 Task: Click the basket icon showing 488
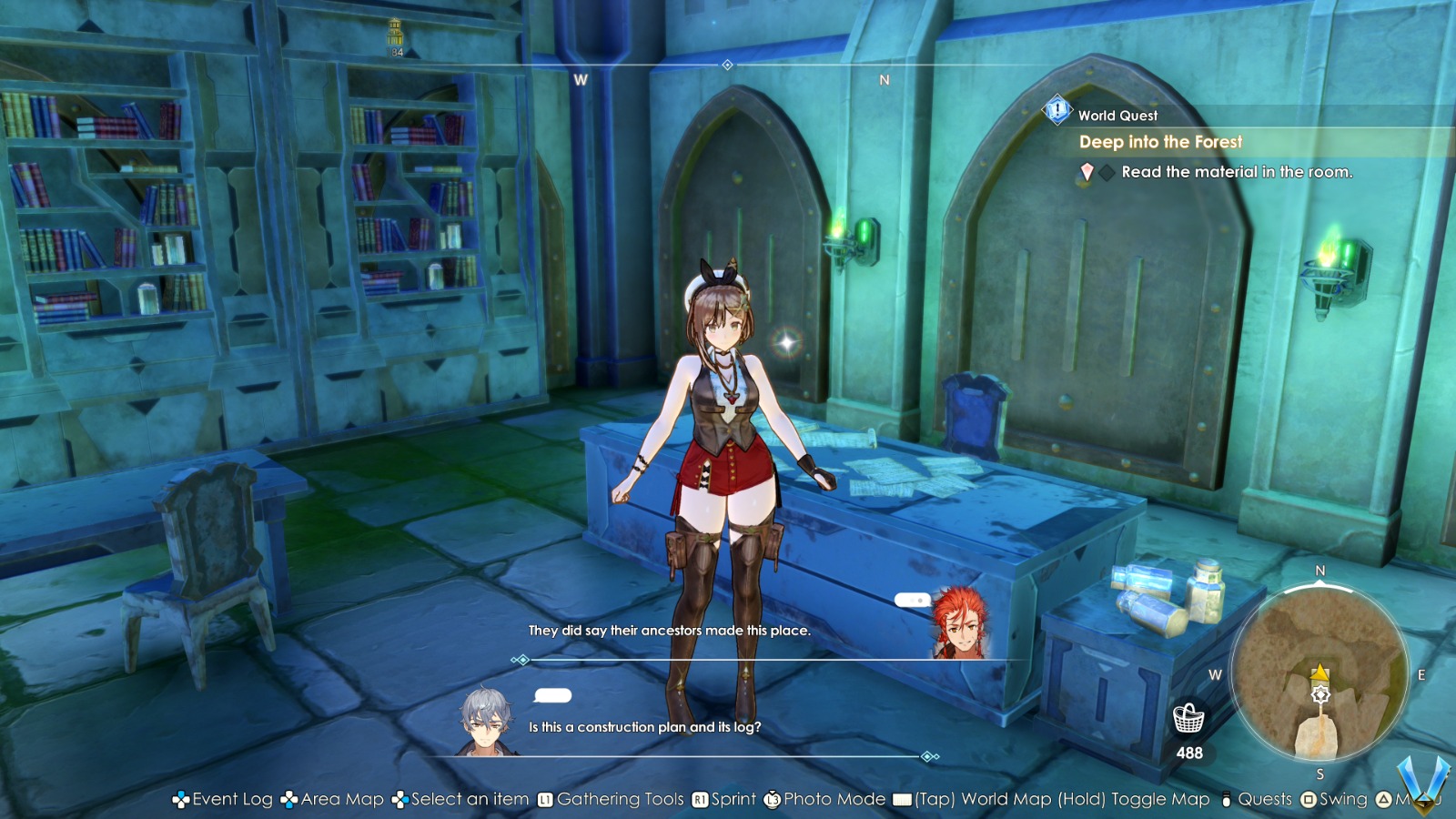(1189, 719)
